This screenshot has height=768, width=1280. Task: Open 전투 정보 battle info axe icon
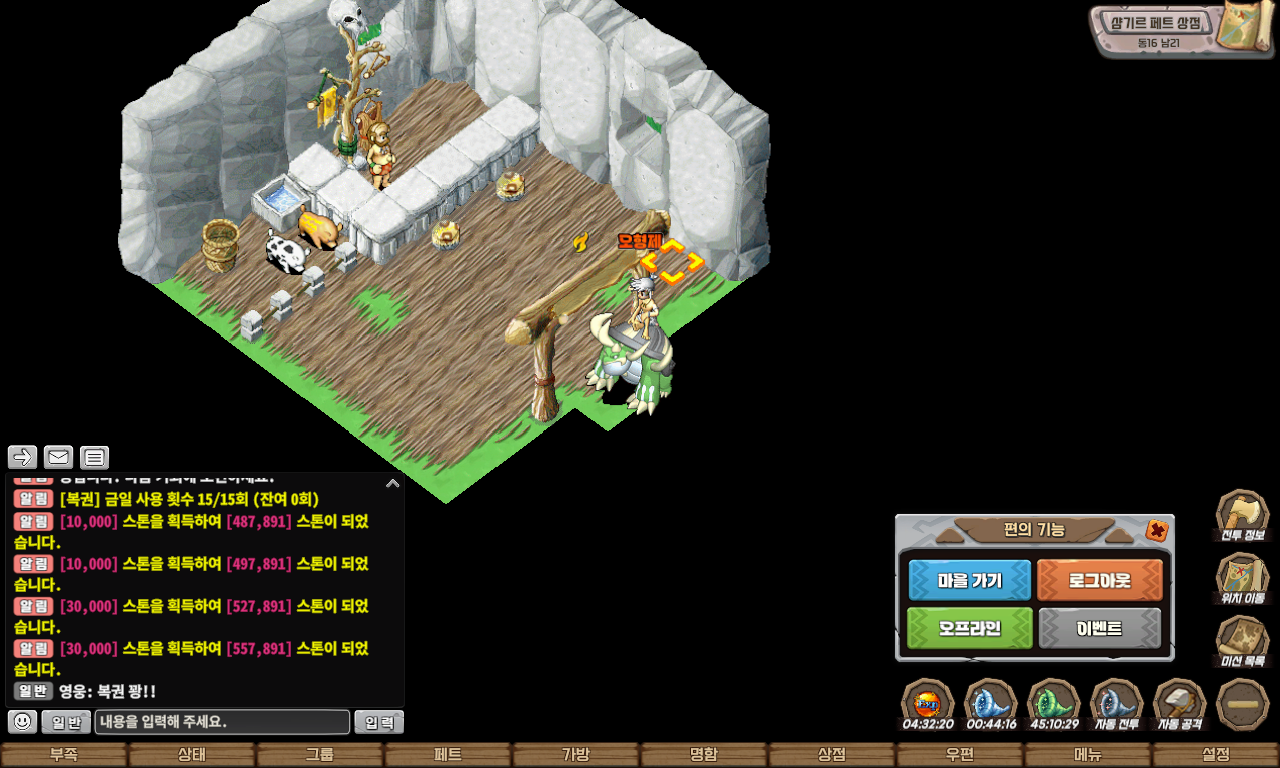click(x=1242, y=514)
